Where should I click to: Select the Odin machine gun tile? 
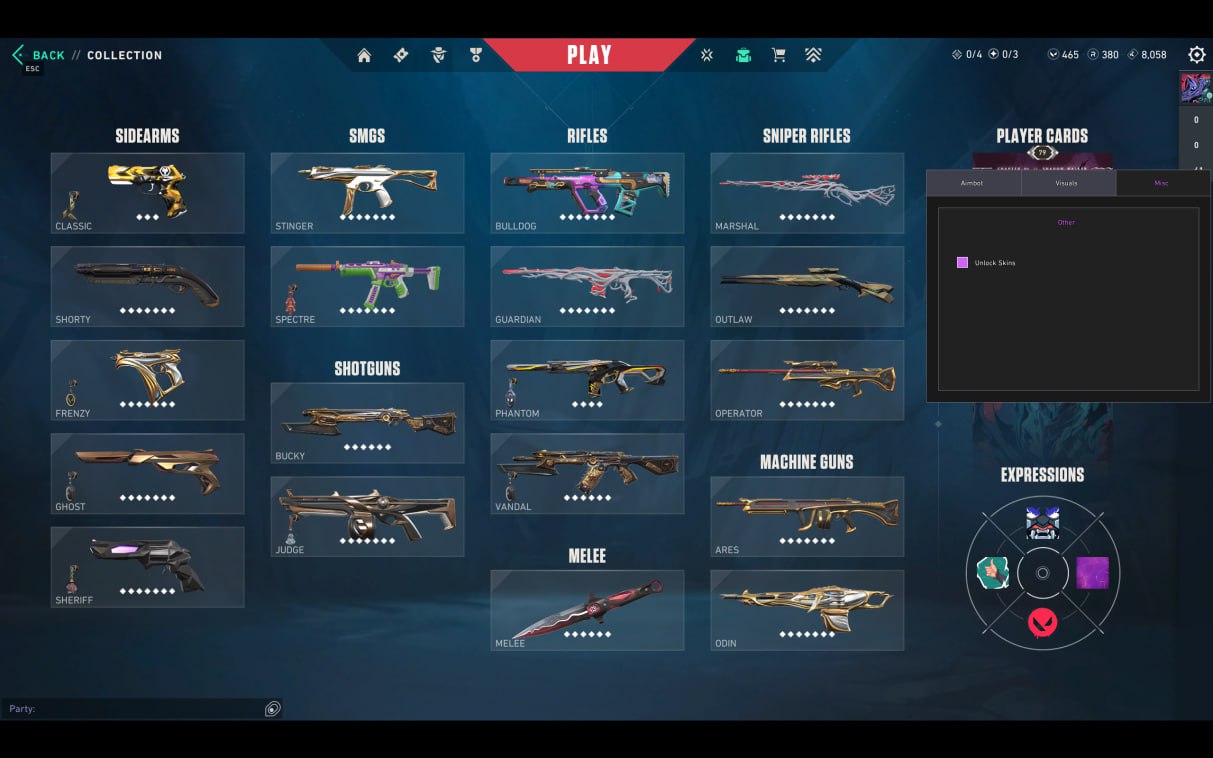(x=807, y=610)
